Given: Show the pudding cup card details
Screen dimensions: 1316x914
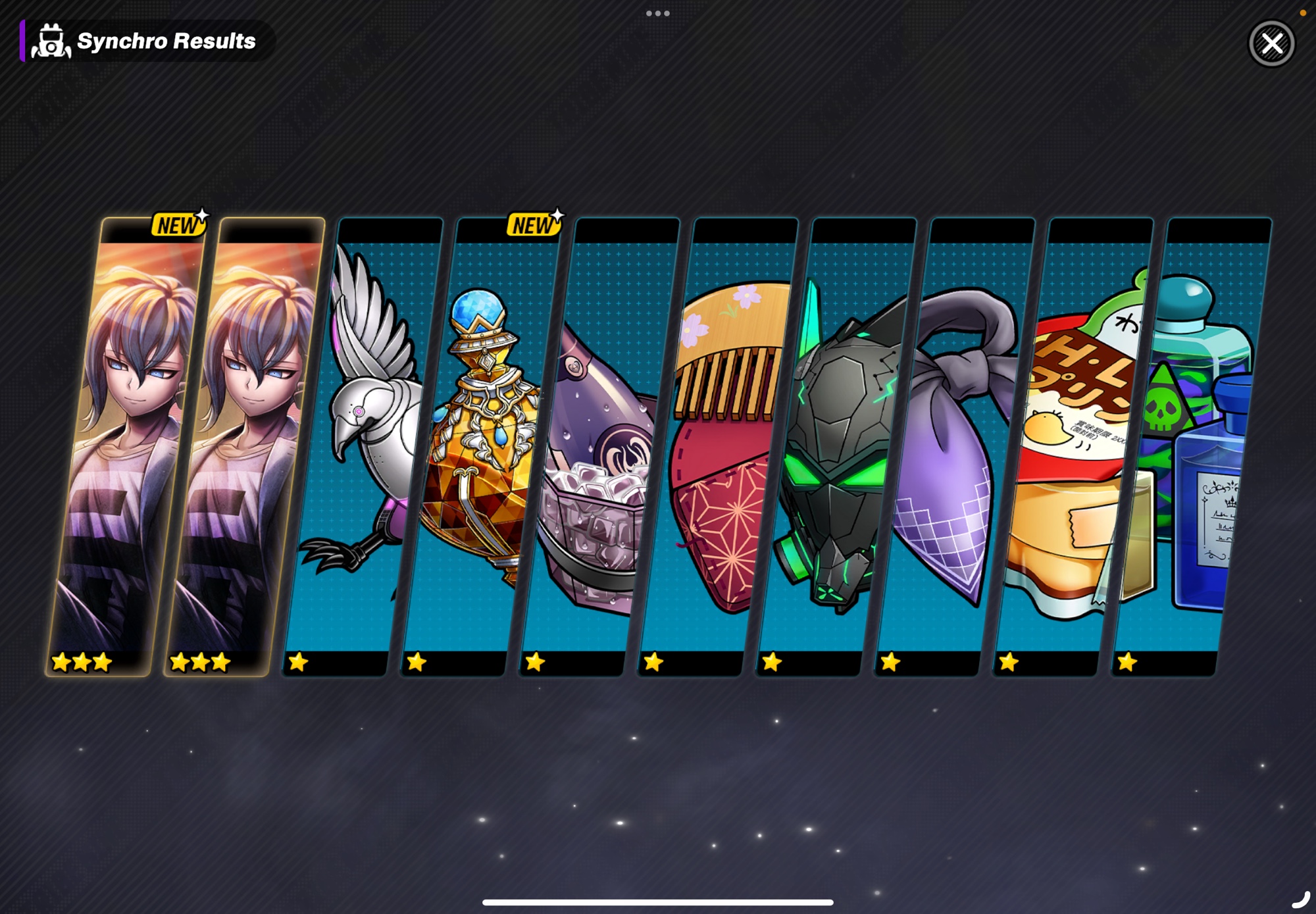Looking at the screenshot, I should [1073, 447].
